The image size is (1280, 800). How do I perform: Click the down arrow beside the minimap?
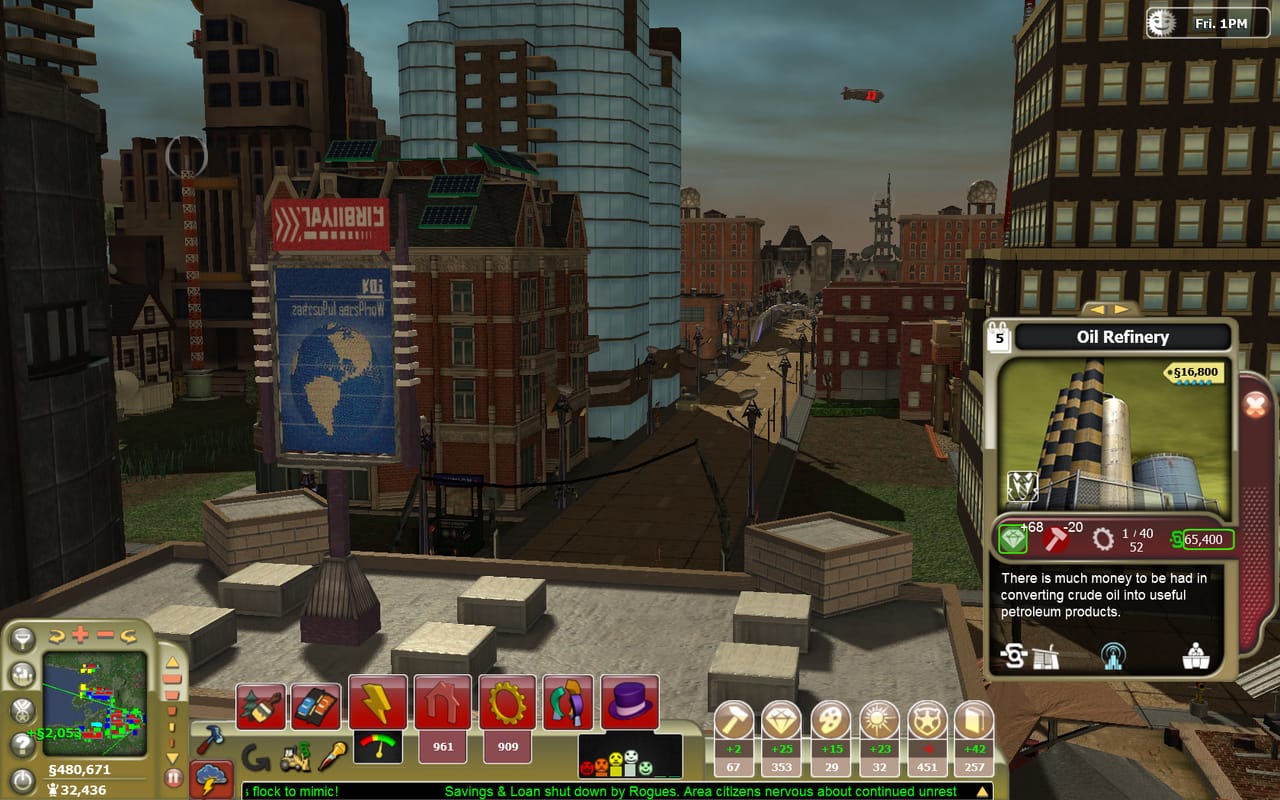coord(172,758)
